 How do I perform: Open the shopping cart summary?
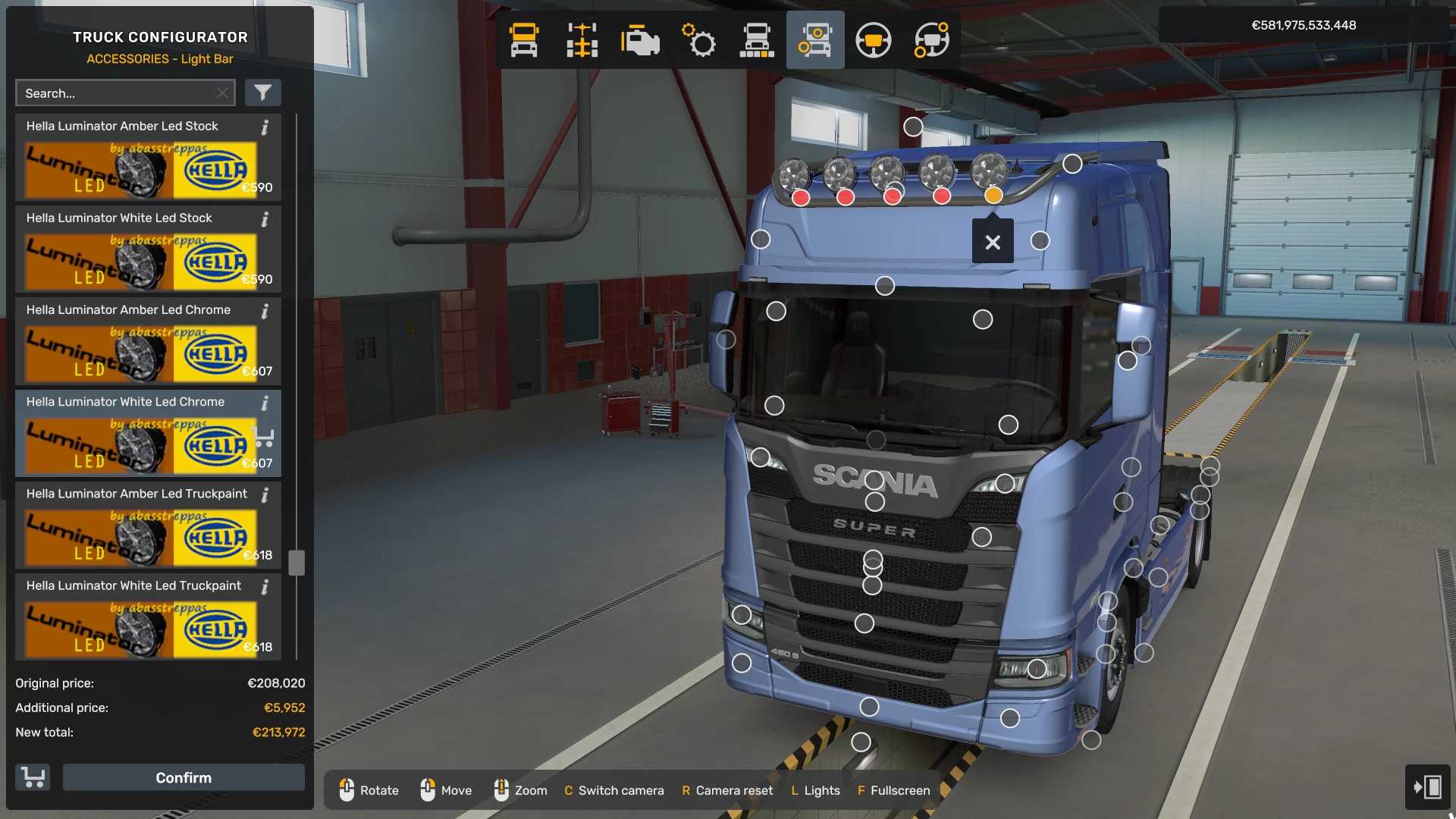33,777
